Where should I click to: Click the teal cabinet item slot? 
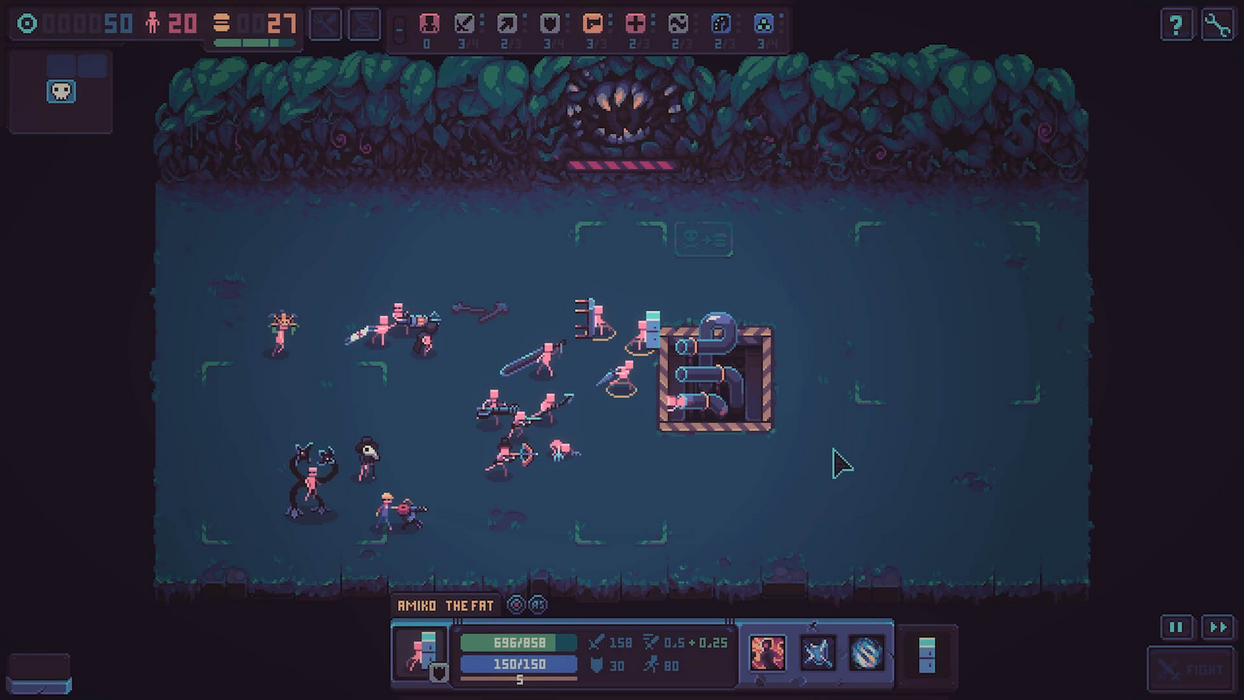(927, 654)
